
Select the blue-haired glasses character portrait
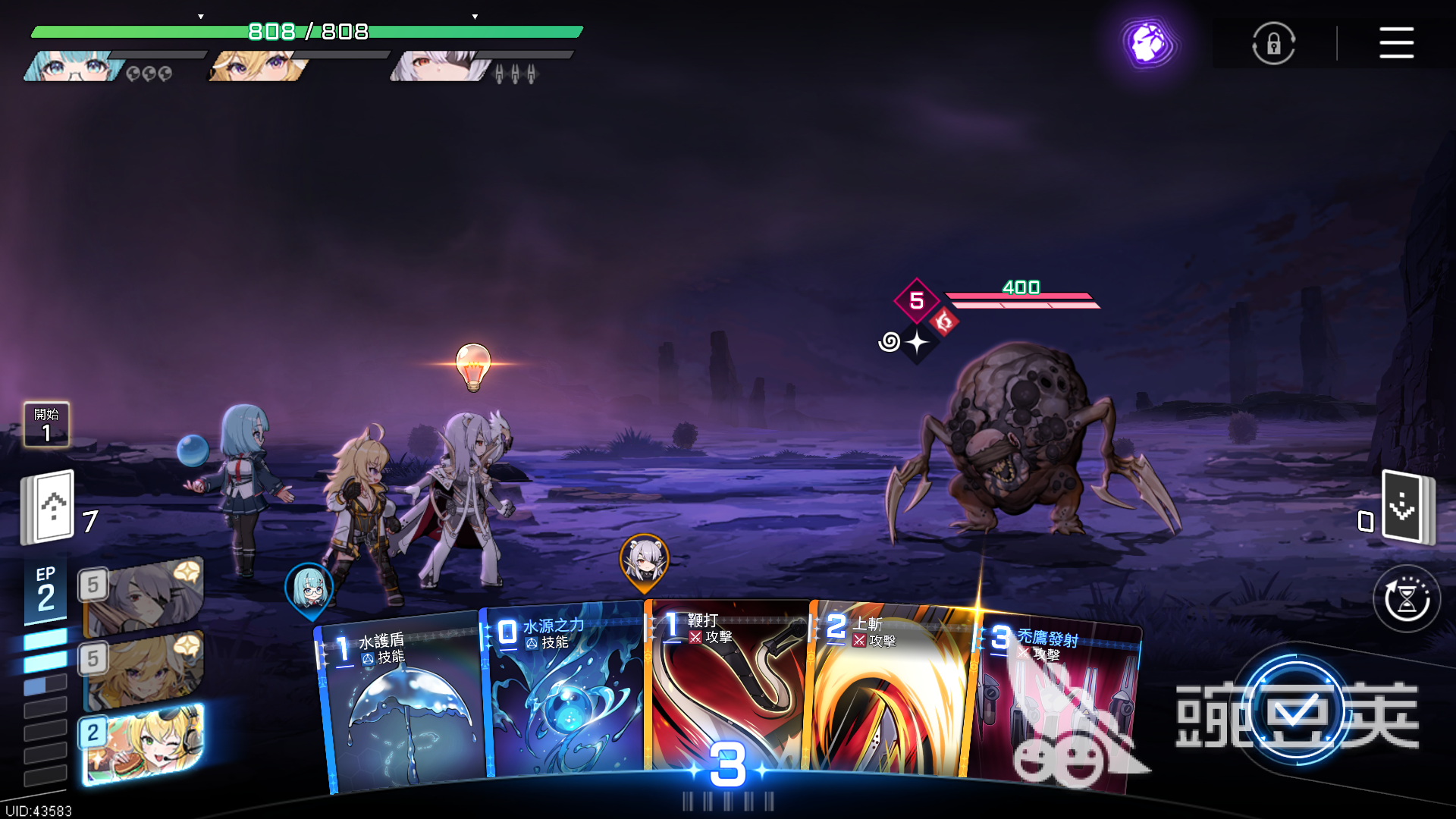tap(74, 67)
